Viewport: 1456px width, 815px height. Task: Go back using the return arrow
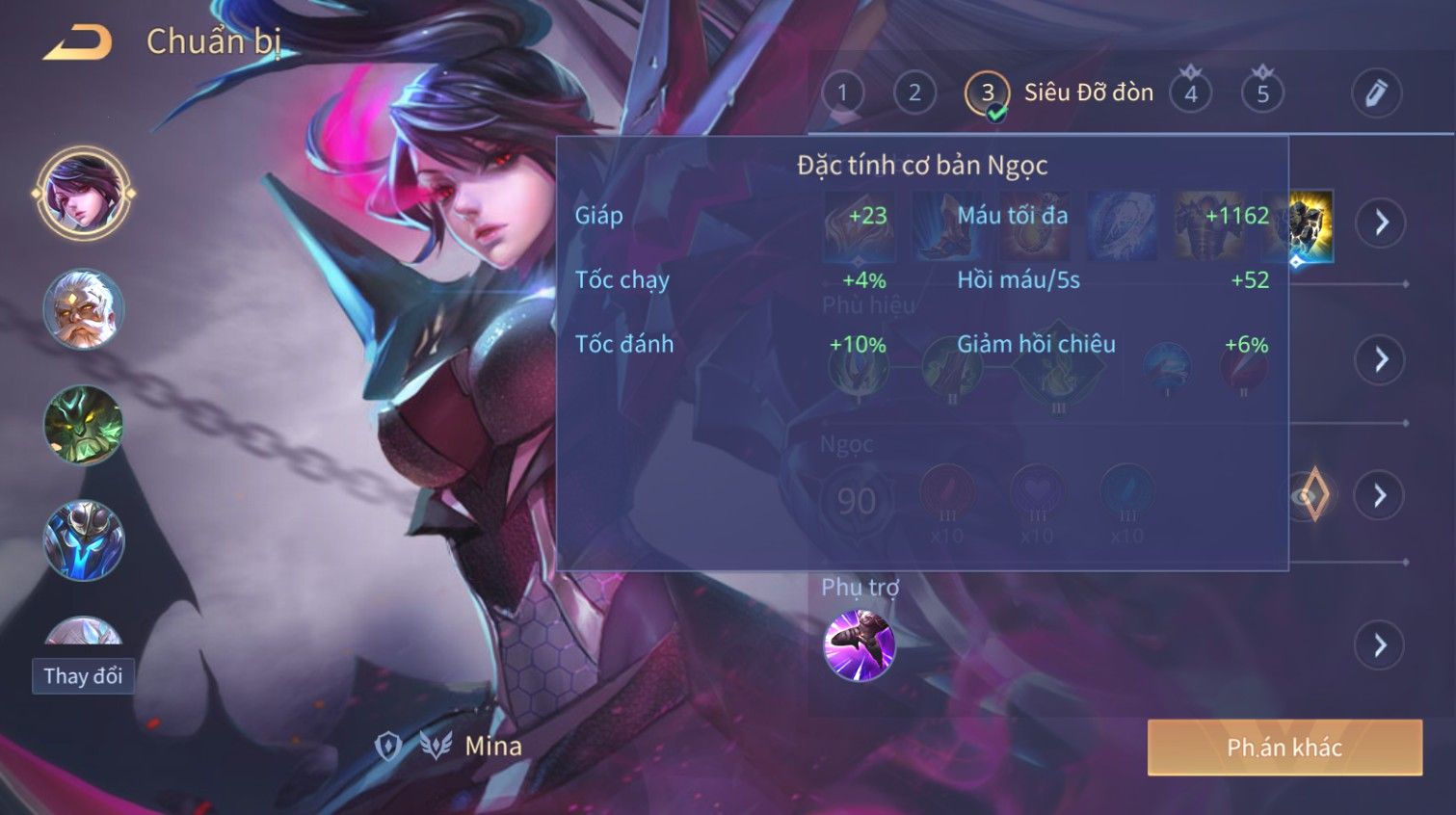[78, 43]
